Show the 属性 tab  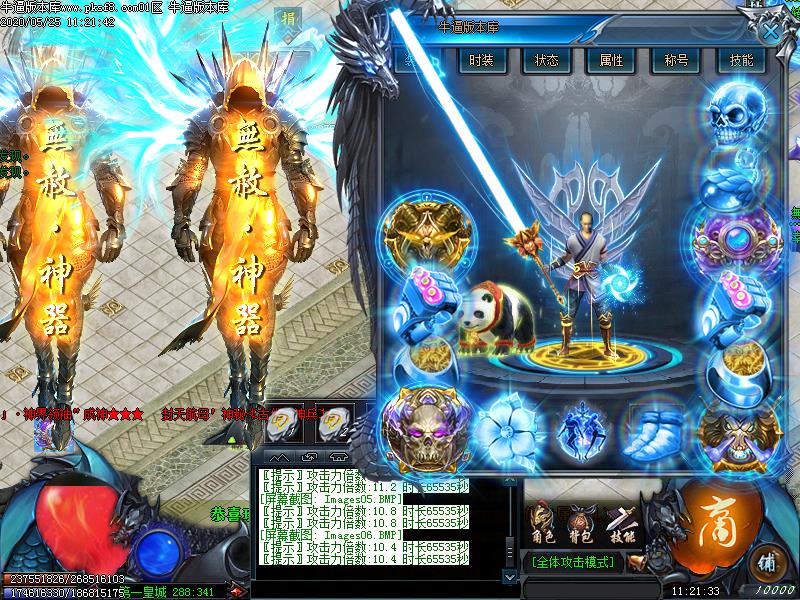point(611,60)
